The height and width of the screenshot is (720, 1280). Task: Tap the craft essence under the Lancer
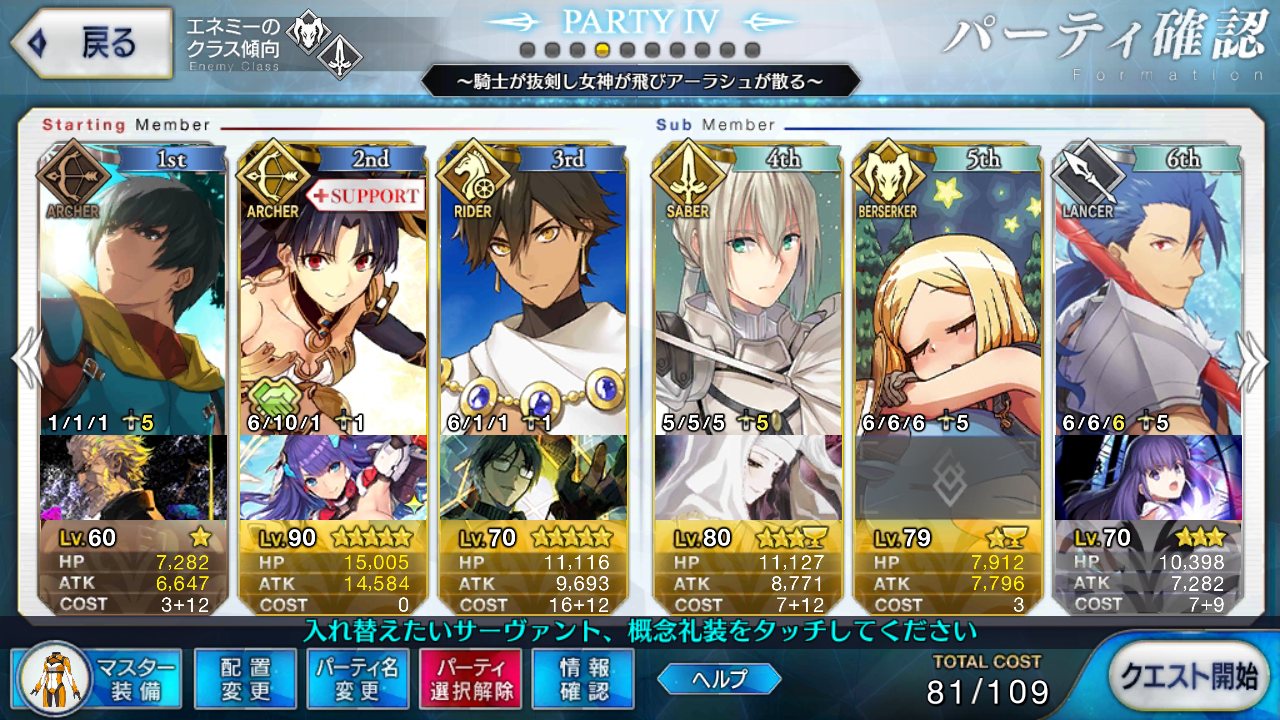click(1148, 478)
